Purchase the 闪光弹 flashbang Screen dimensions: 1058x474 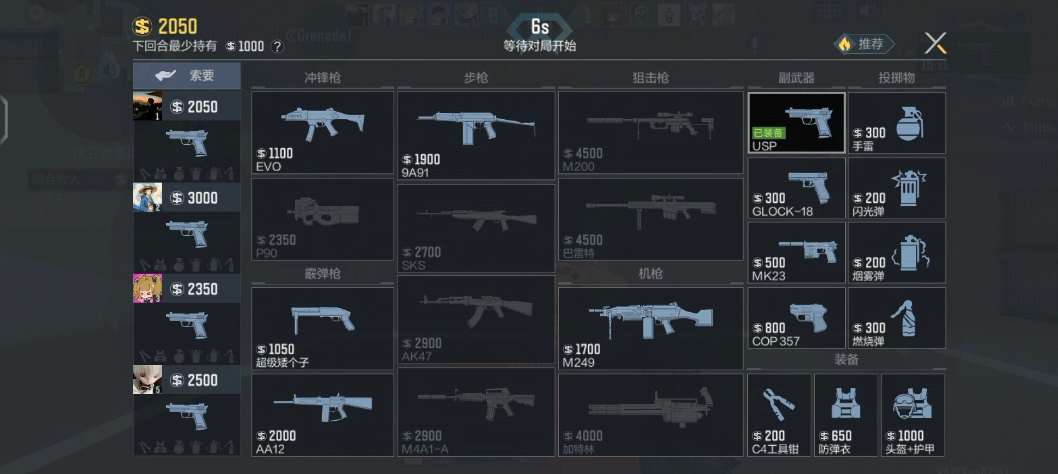coord(896,187)
